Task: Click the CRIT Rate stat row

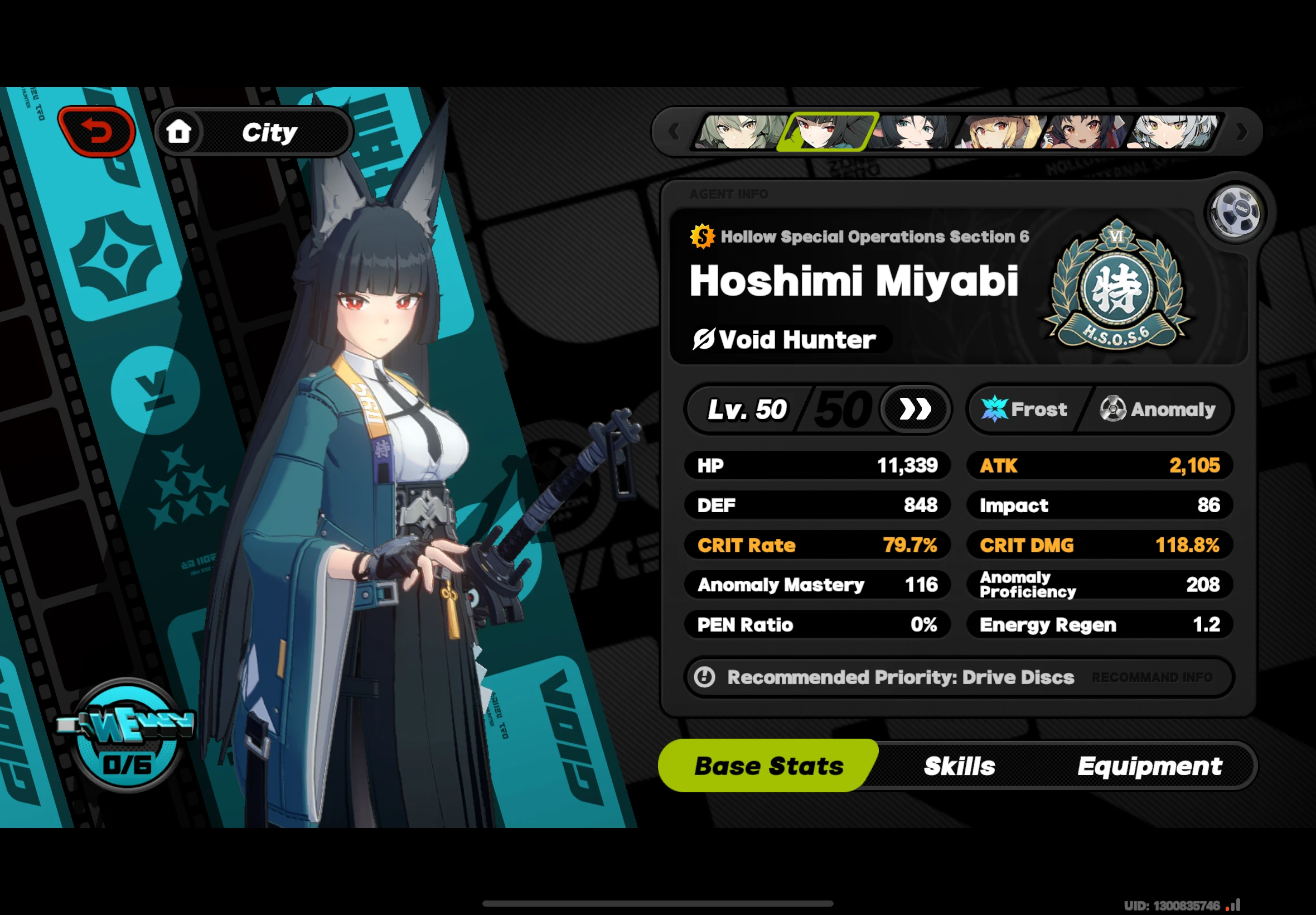Action: pyautogui.click(x=816, y=545)
